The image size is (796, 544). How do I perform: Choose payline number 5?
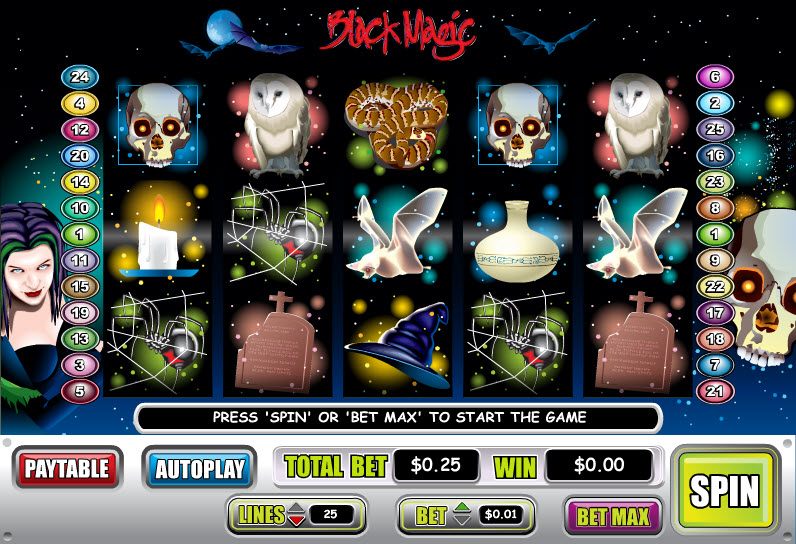click(77, 391)
